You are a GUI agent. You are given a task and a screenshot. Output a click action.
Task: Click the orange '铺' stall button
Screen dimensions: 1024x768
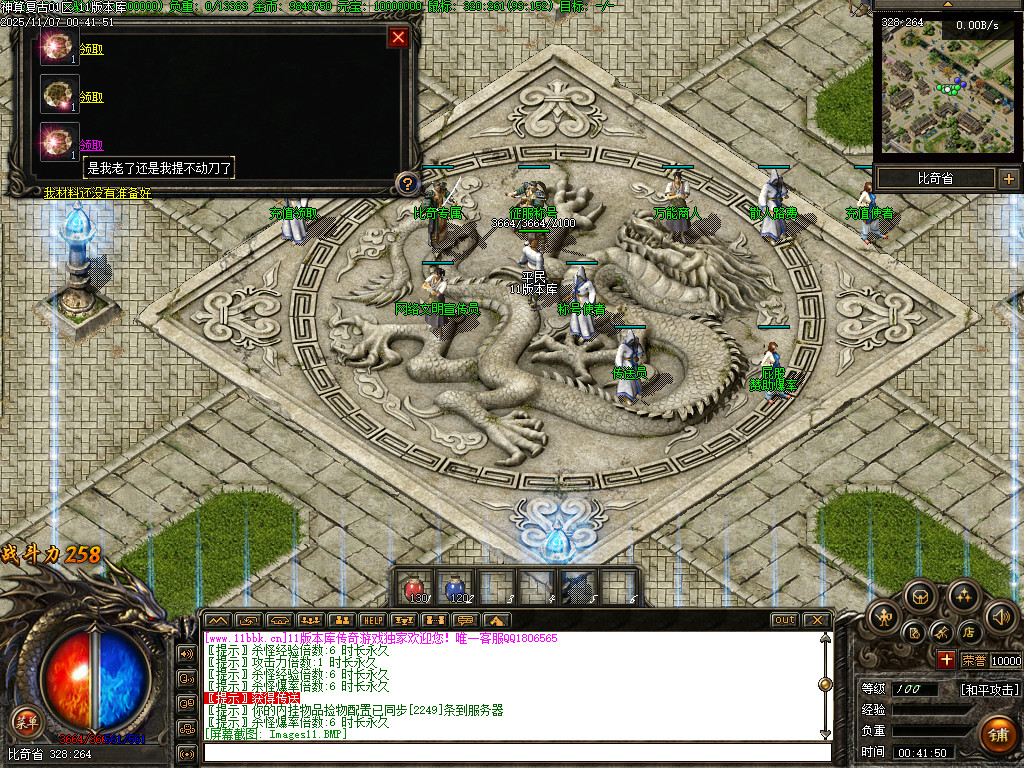(x=996, y=732)
